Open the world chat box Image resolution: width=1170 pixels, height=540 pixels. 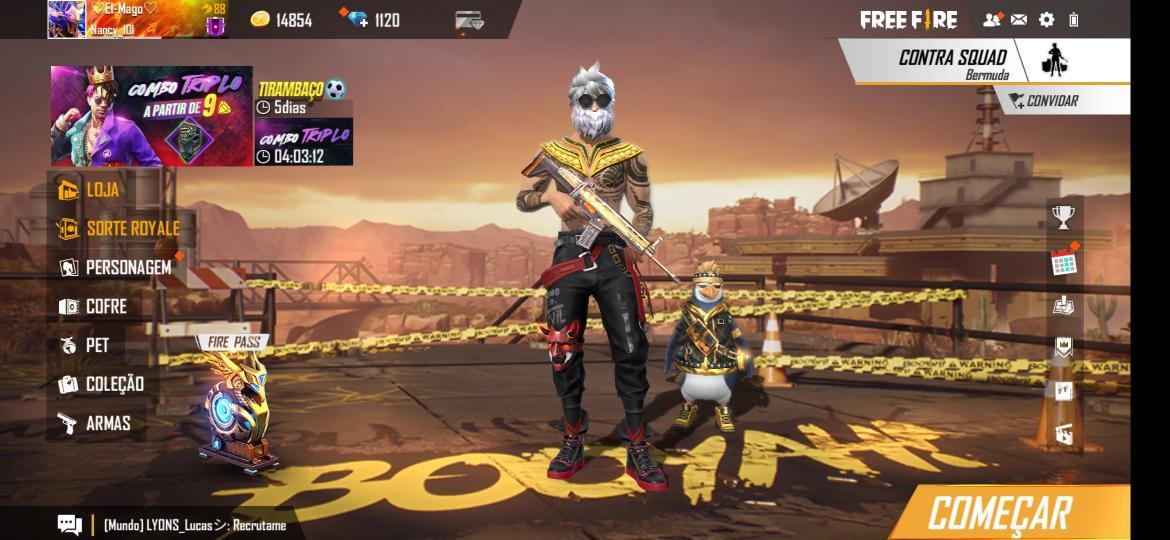(70, 524)
